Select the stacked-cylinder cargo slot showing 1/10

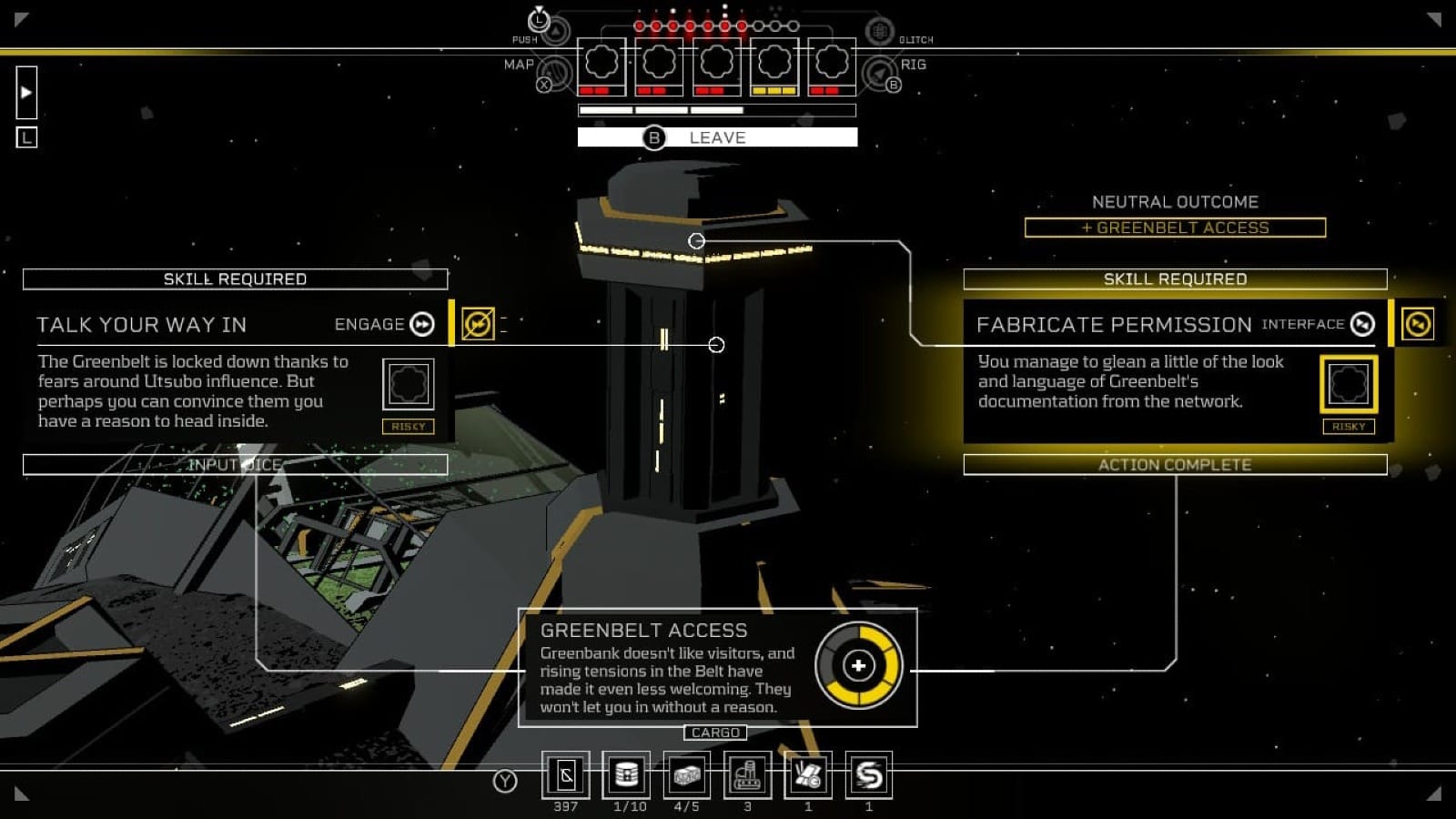click(x=626, y=775)
